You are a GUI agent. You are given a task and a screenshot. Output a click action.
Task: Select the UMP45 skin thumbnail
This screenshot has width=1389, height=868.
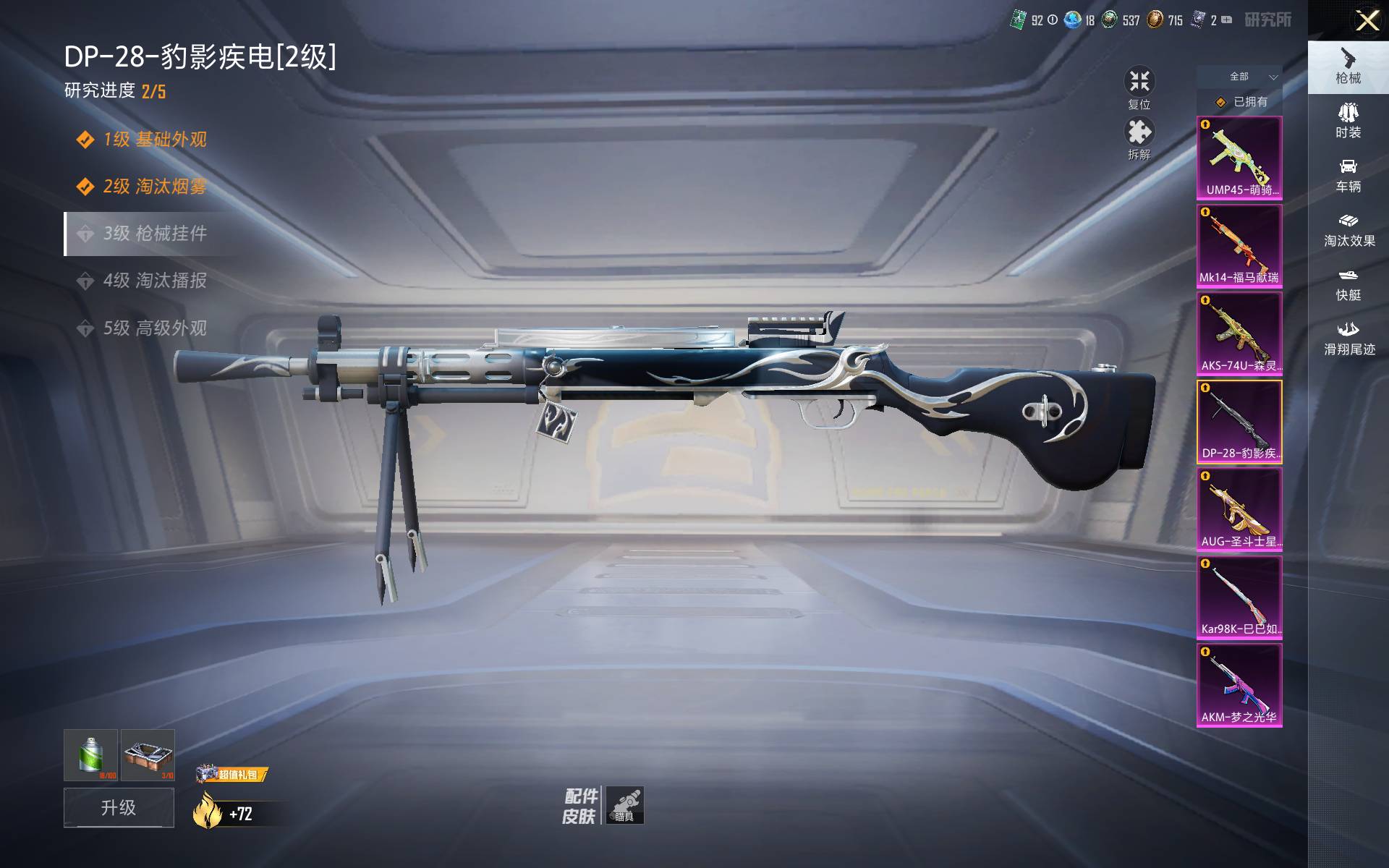[x=1239, y=158]
